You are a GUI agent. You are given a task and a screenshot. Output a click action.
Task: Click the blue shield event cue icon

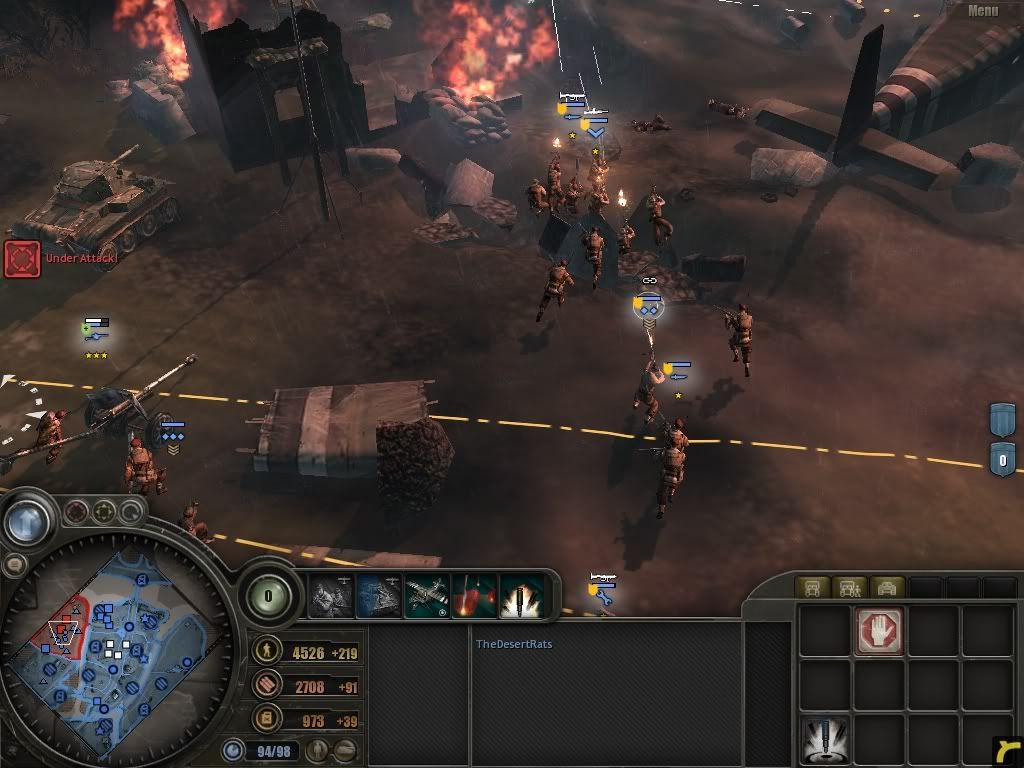point(1003,420)
